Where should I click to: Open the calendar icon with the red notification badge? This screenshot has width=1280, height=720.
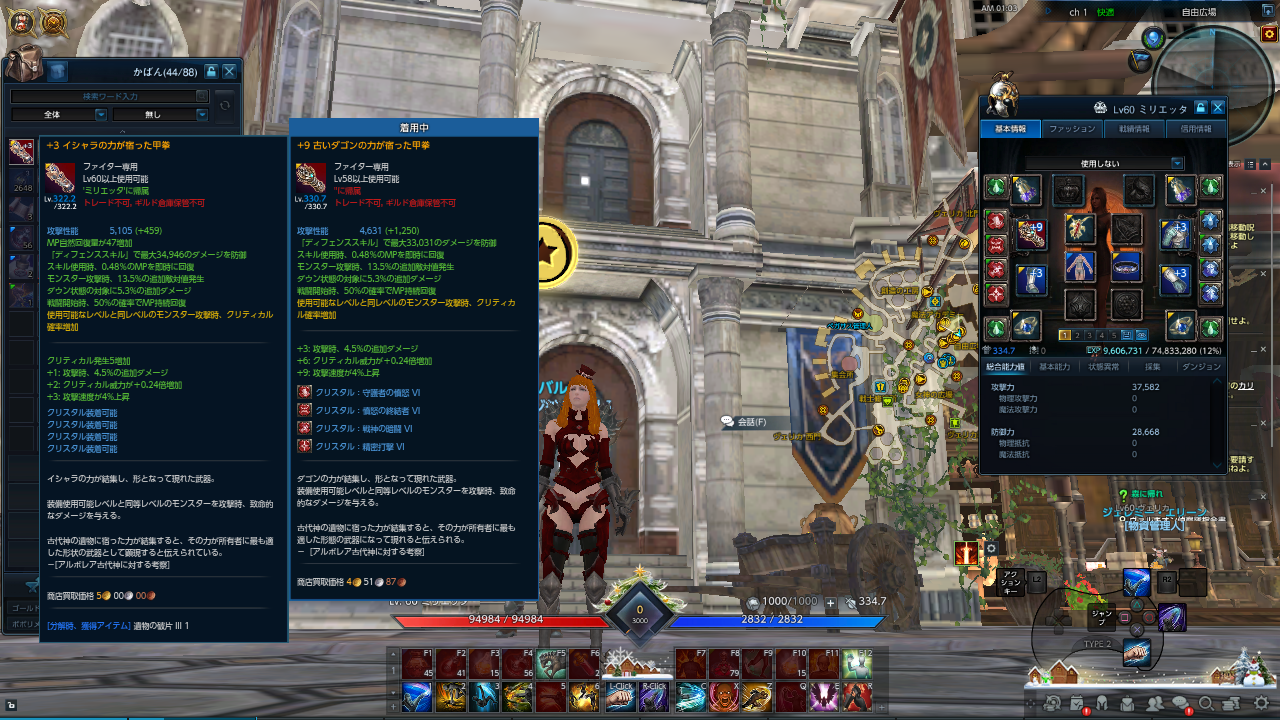click(1076, 702)
